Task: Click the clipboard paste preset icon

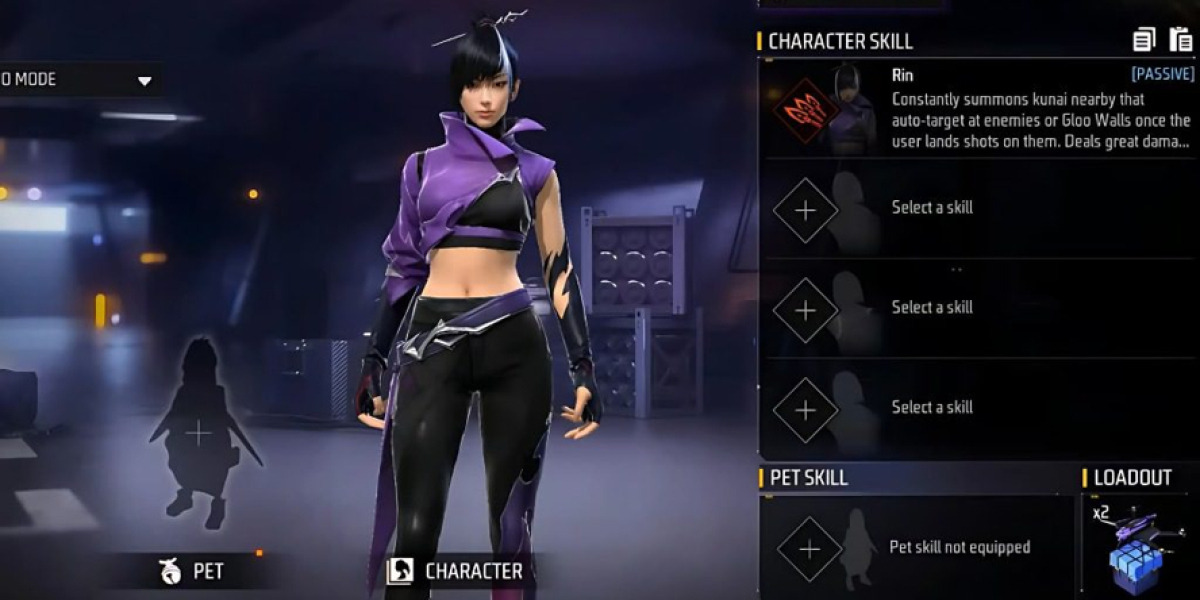Action: 1180,40
